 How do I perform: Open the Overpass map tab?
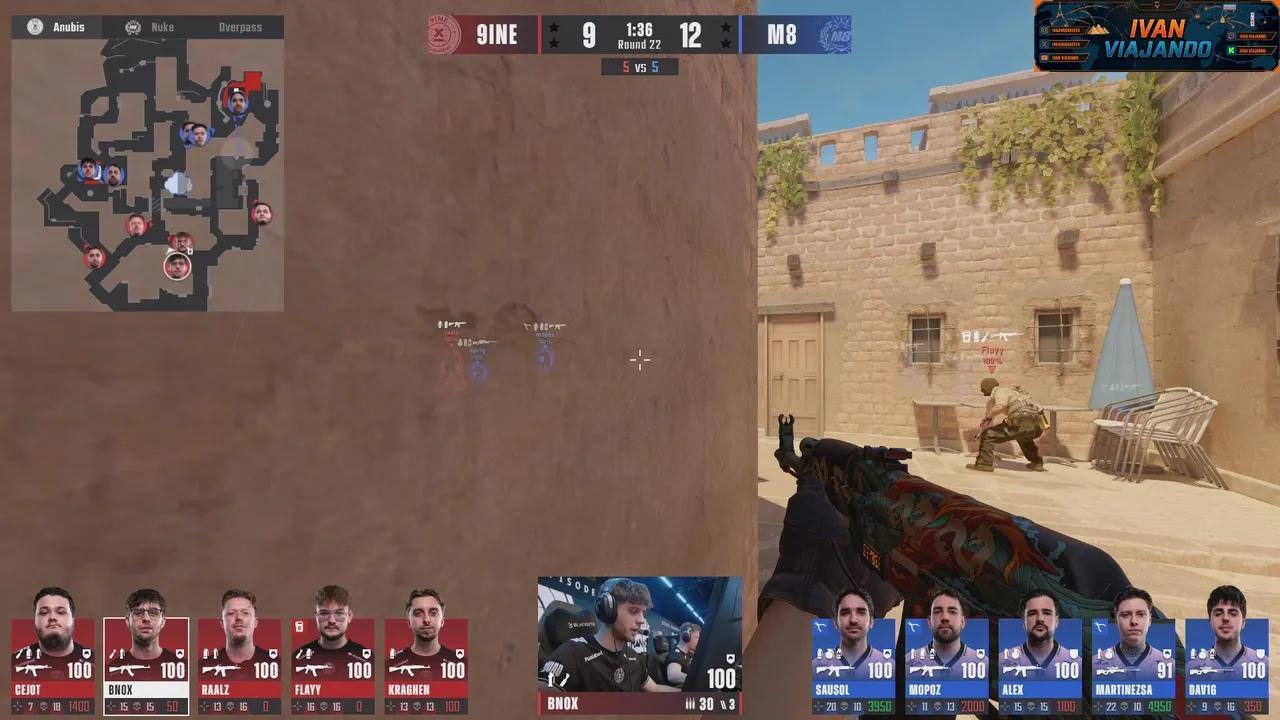click(240, 27)
